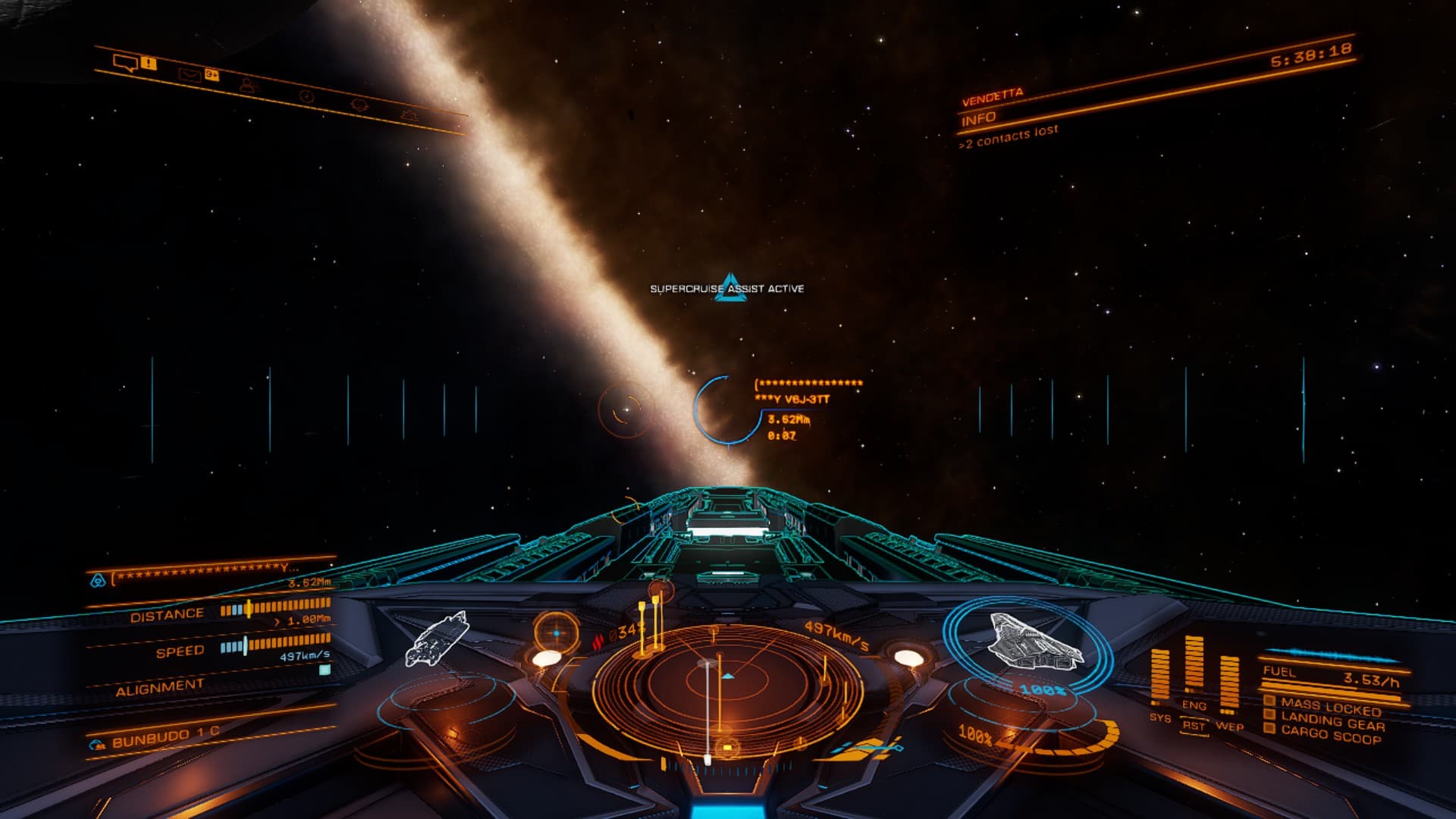Image resolution: width=1456 pixels, height=819 pixels.
Task: Click the circular radar scanner
Action: pyautogui.click(x=726, y=686)
